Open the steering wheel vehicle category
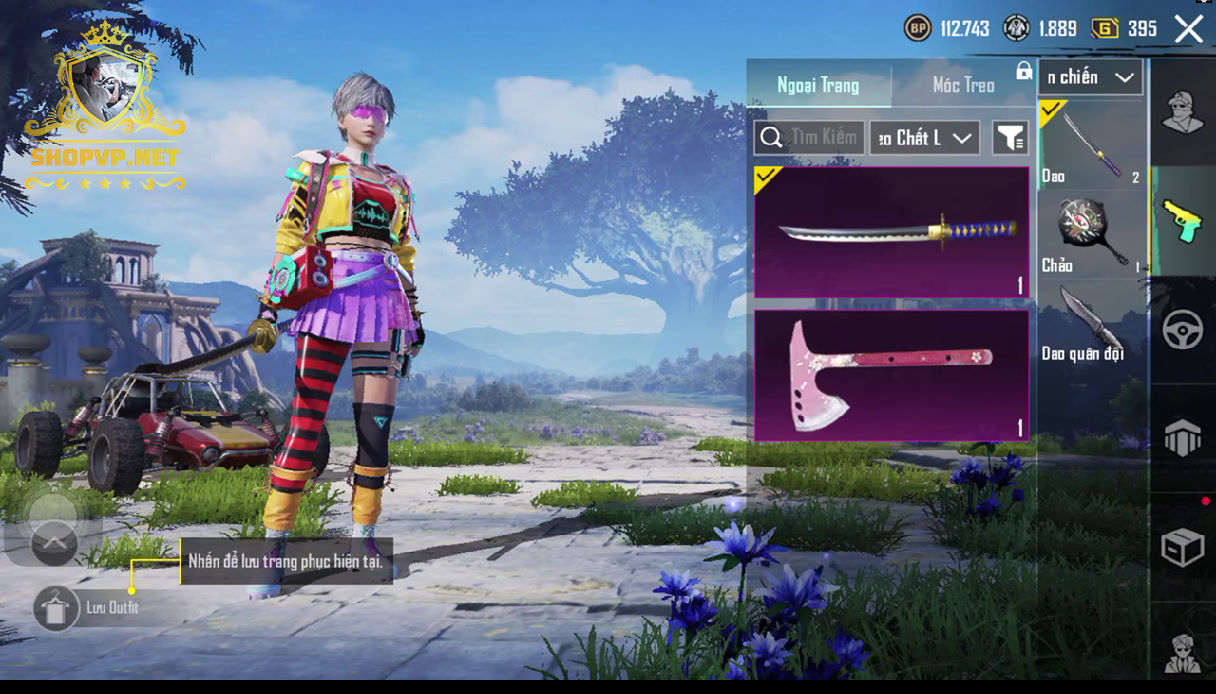This screenshot has width=1216, height=694. [1182, 330]
